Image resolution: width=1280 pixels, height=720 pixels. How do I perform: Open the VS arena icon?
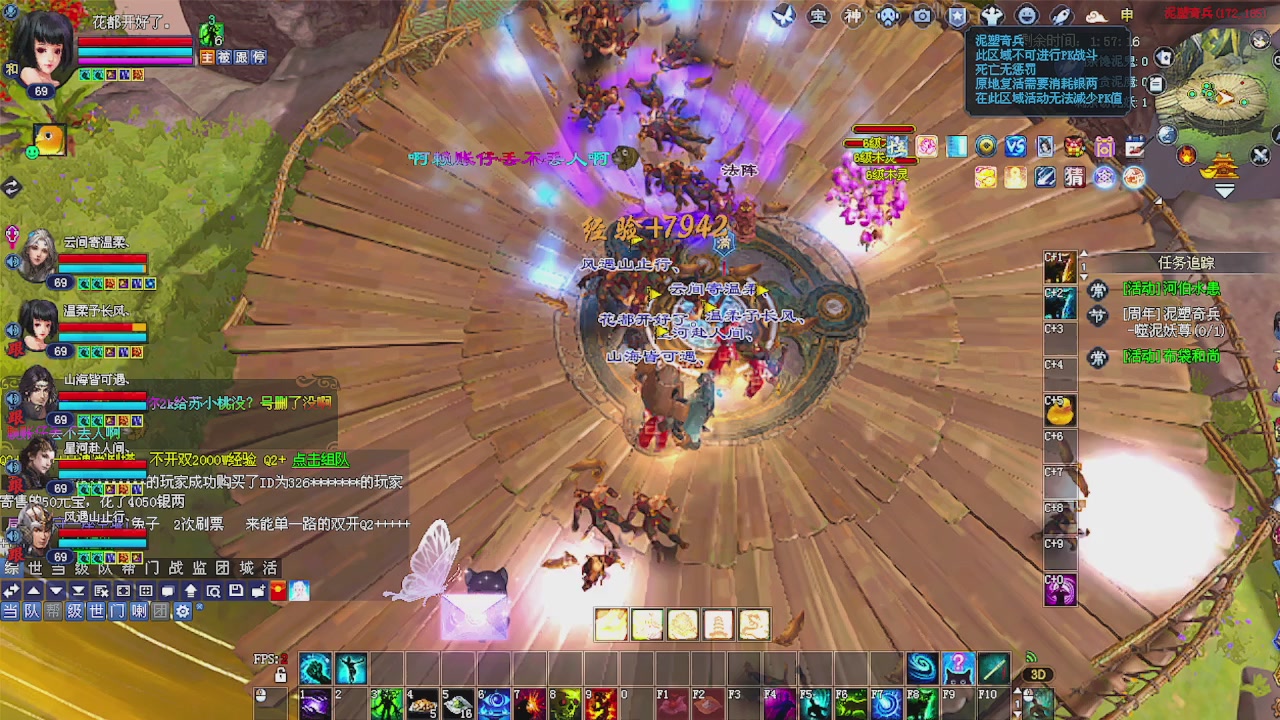point(1015,147)
